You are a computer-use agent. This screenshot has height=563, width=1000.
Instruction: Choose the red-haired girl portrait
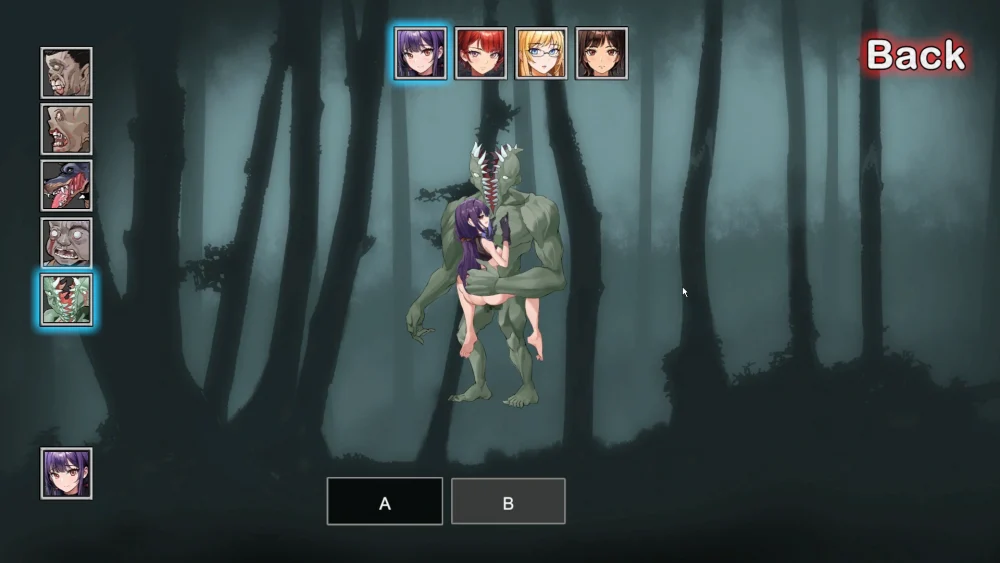[x=481, y=53]
